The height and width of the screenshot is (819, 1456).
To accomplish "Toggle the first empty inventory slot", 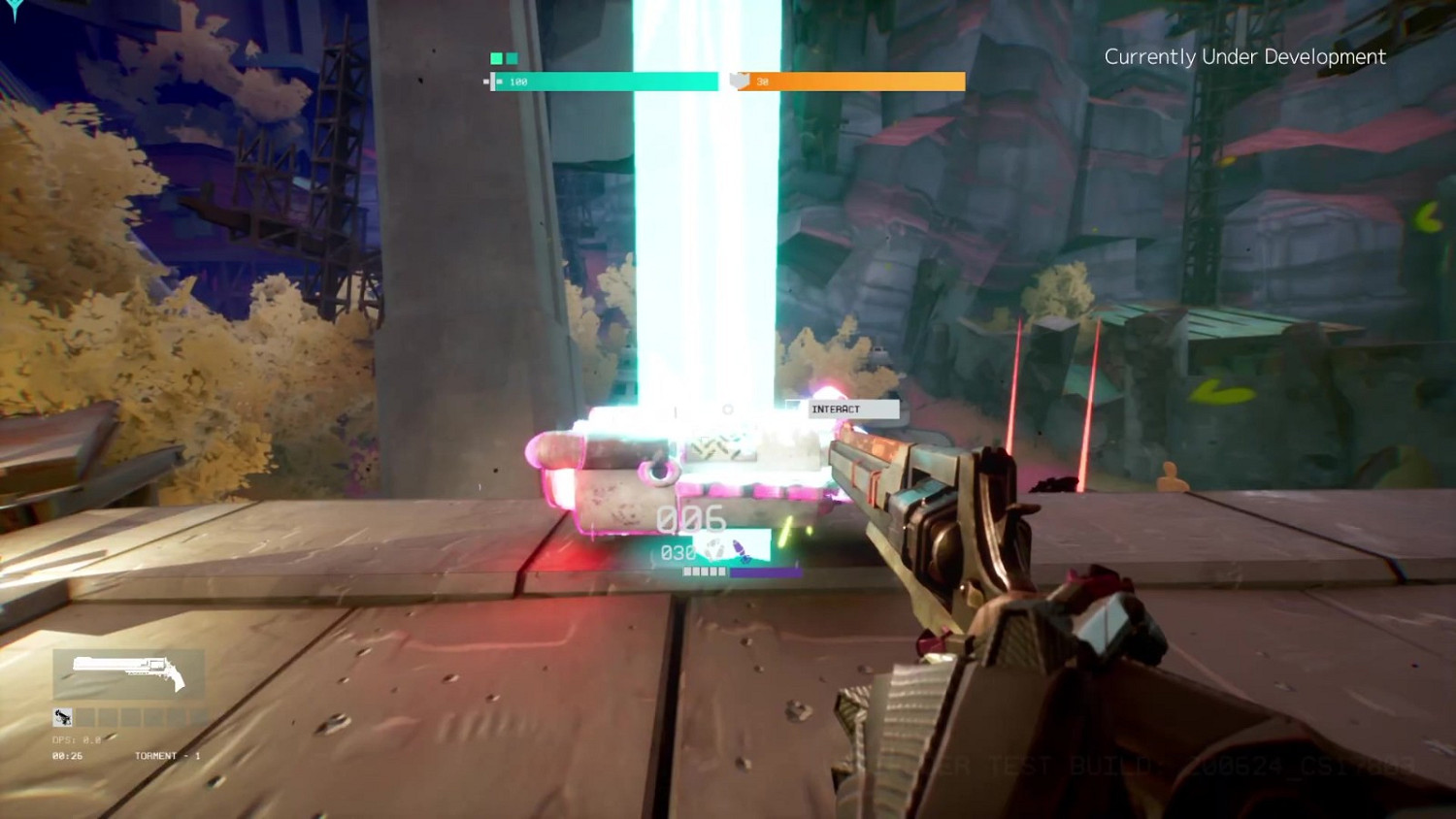I will tap(85, 717).
